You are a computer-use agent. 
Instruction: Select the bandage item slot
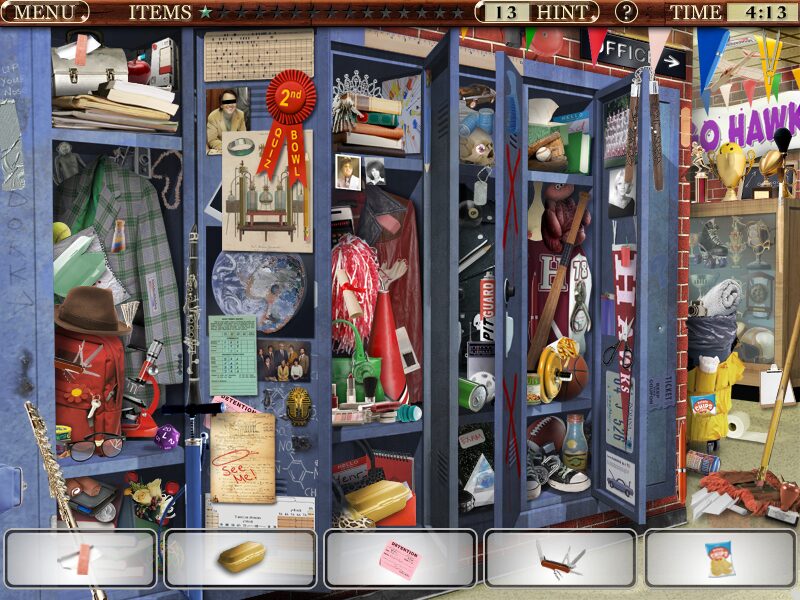tap(80, 558)
